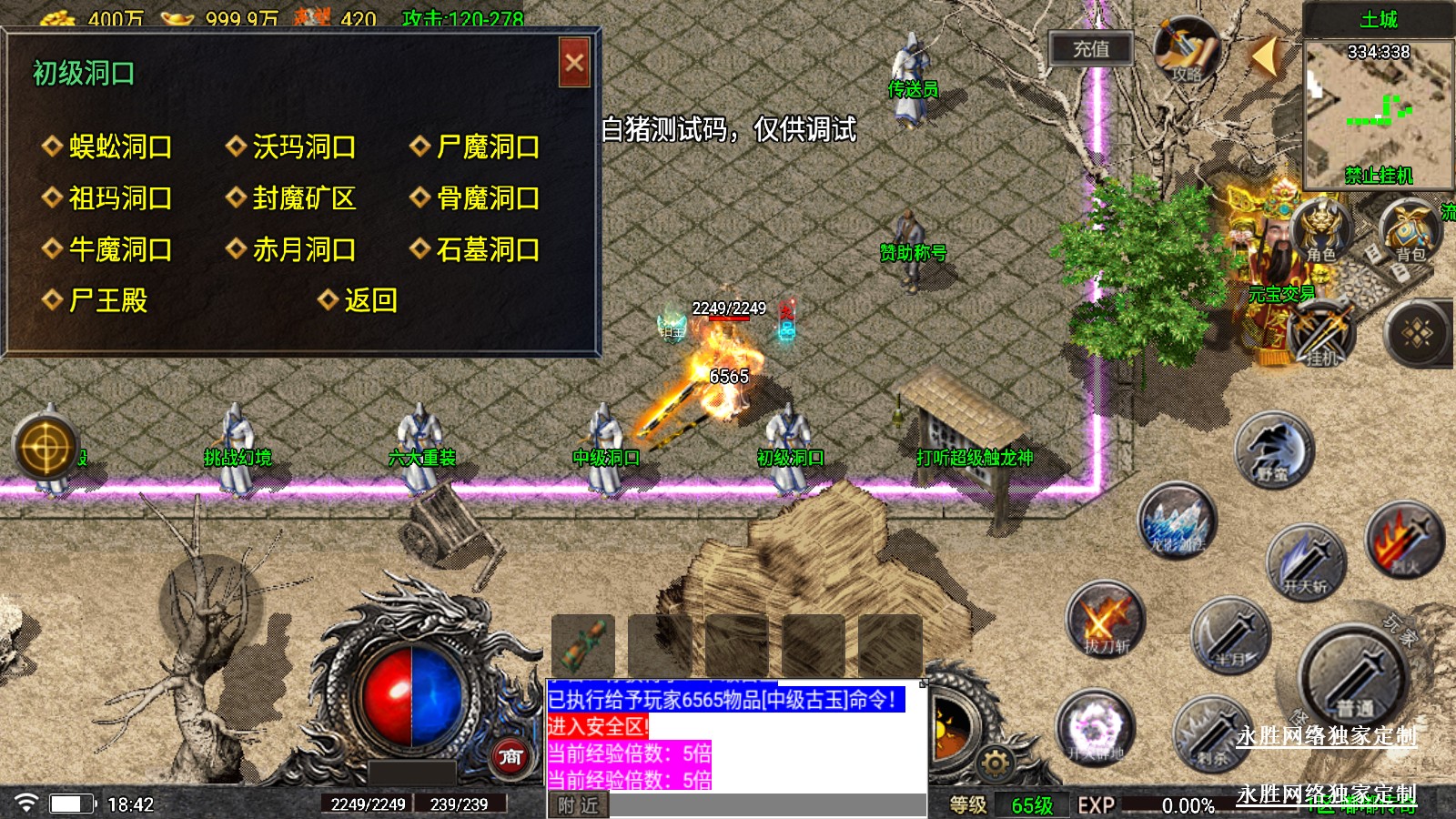Choose 石墓洞口 option
Image resolution: width=1456 pixels, height=819 pixels.
coord(487,249)
